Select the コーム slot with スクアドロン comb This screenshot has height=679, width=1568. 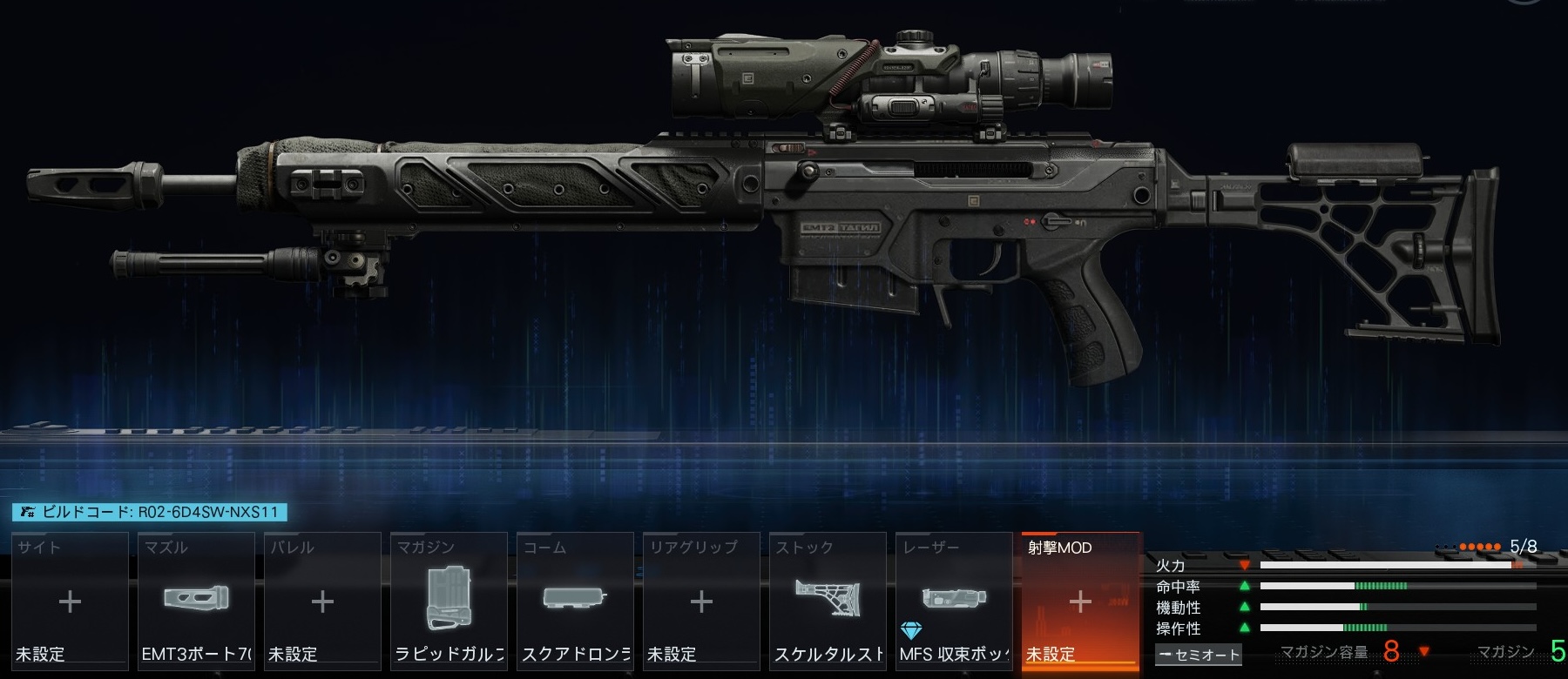point(575,602)
